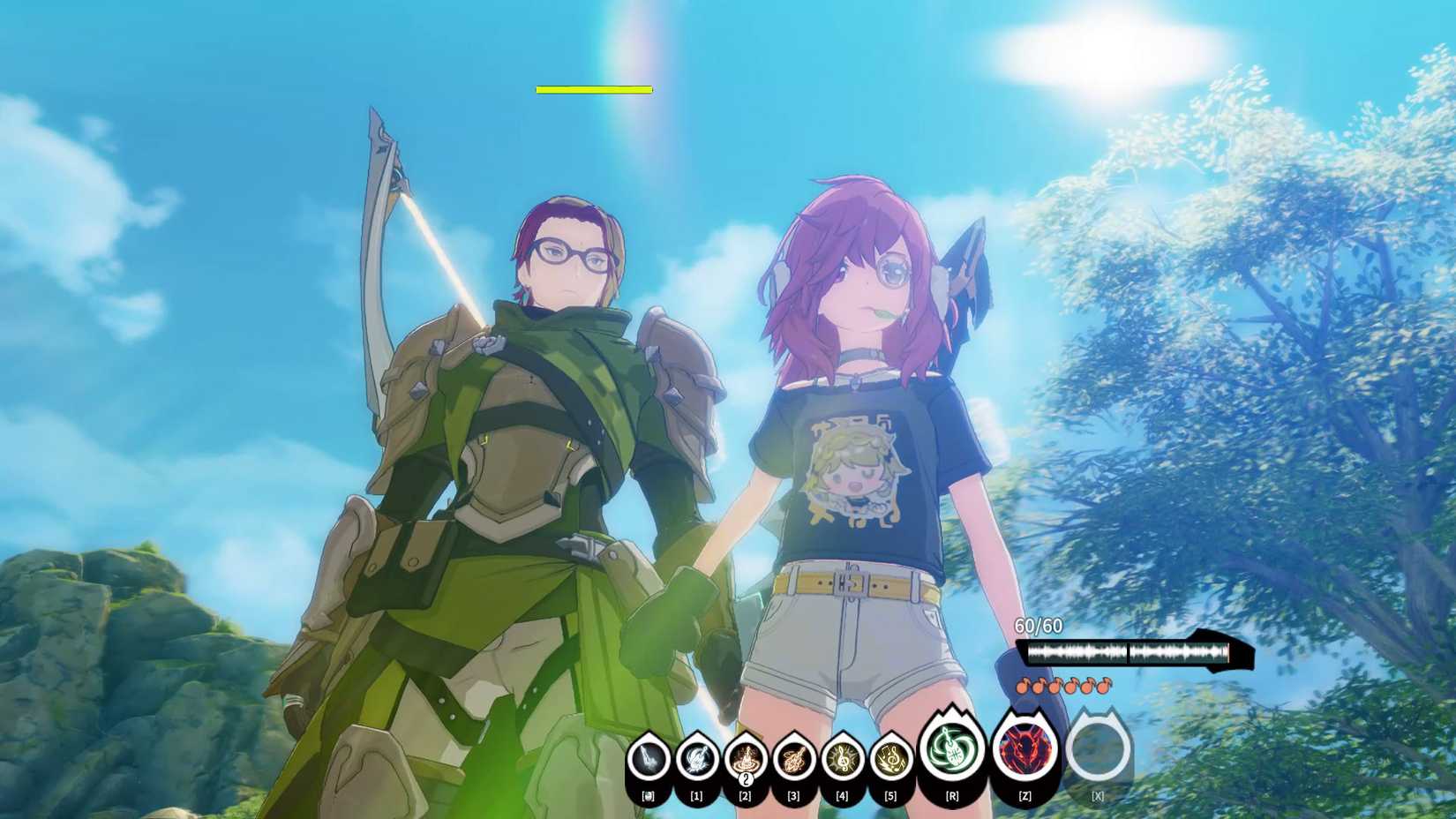
Task: Click the 60/60 resource counter text
Action: tap(1039, 627)
